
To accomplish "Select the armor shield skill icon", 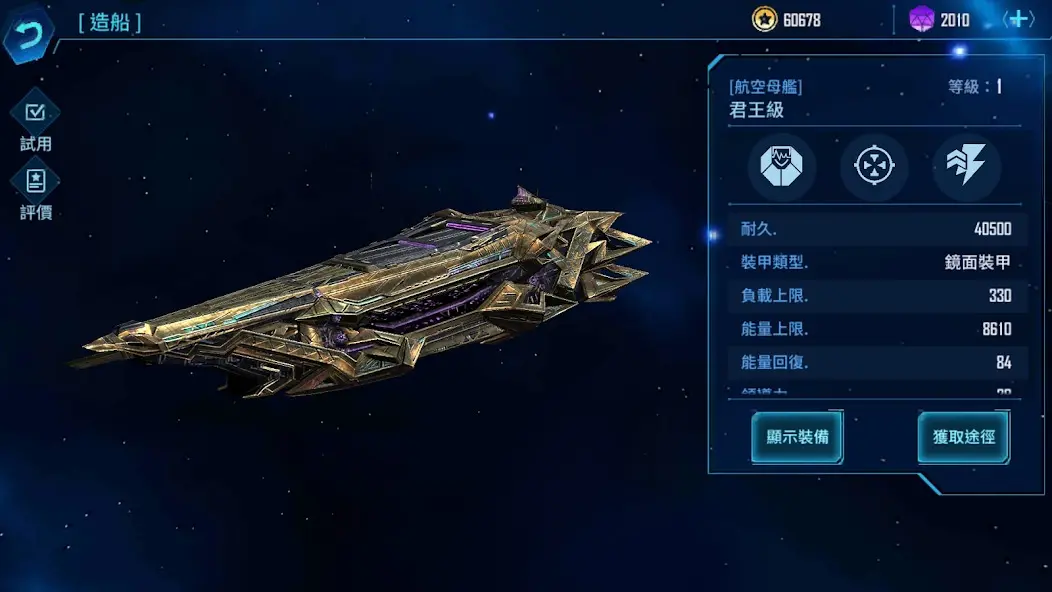I will coord(782,167).
